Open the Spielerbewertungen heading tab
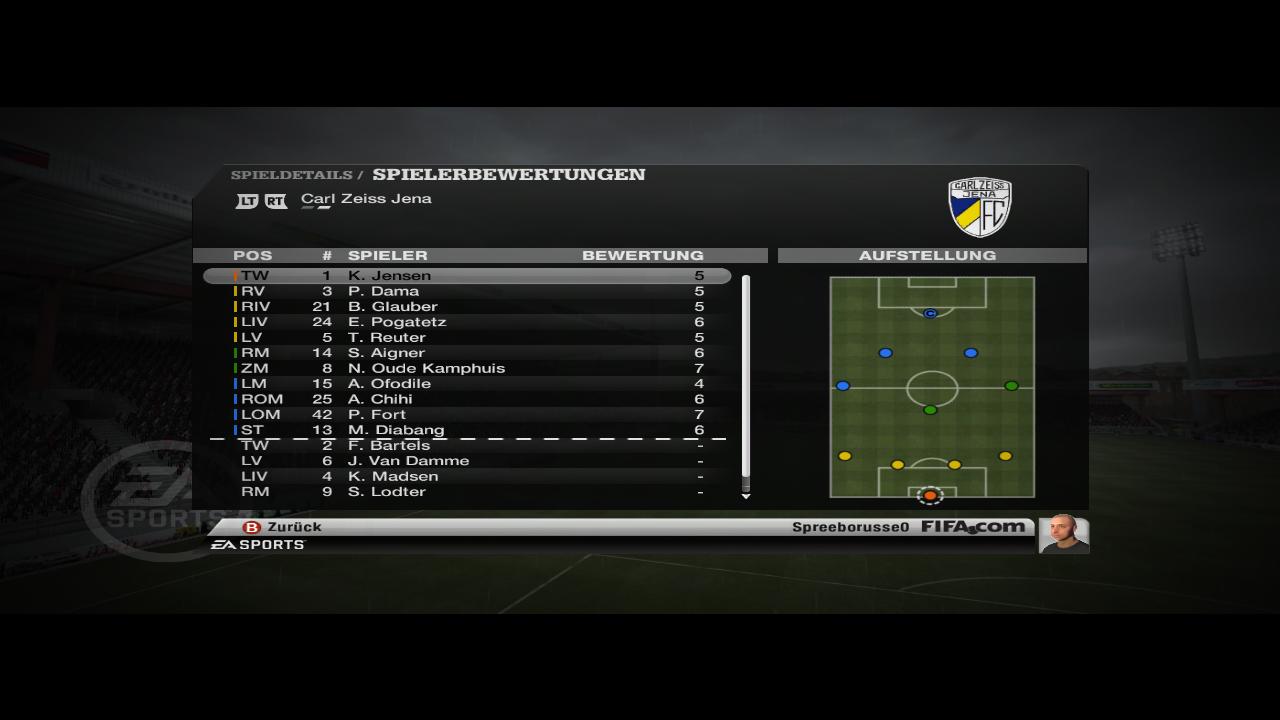The width and height of the screenshot is (1280, 720). (508, 175)
